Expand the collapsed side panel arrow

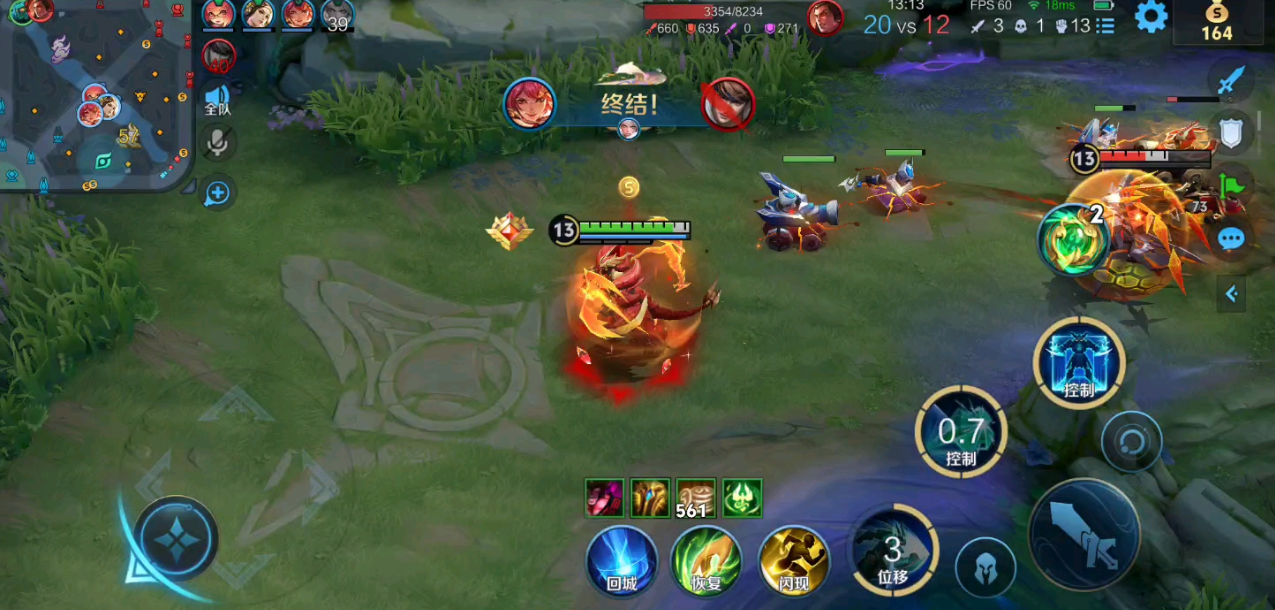[1232, 294]
